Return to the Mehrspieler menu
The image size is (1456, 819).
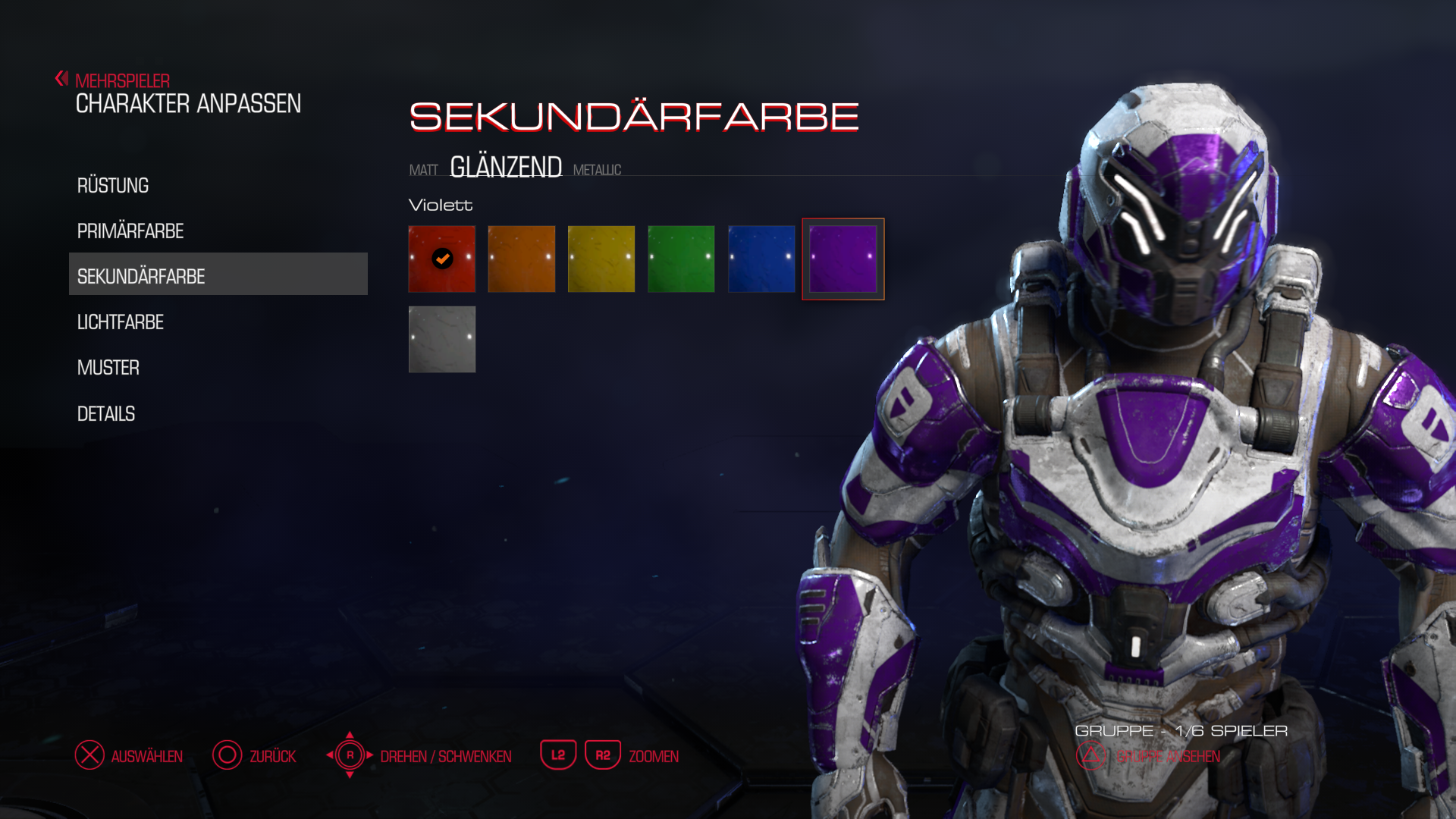[x=121, y=80]
